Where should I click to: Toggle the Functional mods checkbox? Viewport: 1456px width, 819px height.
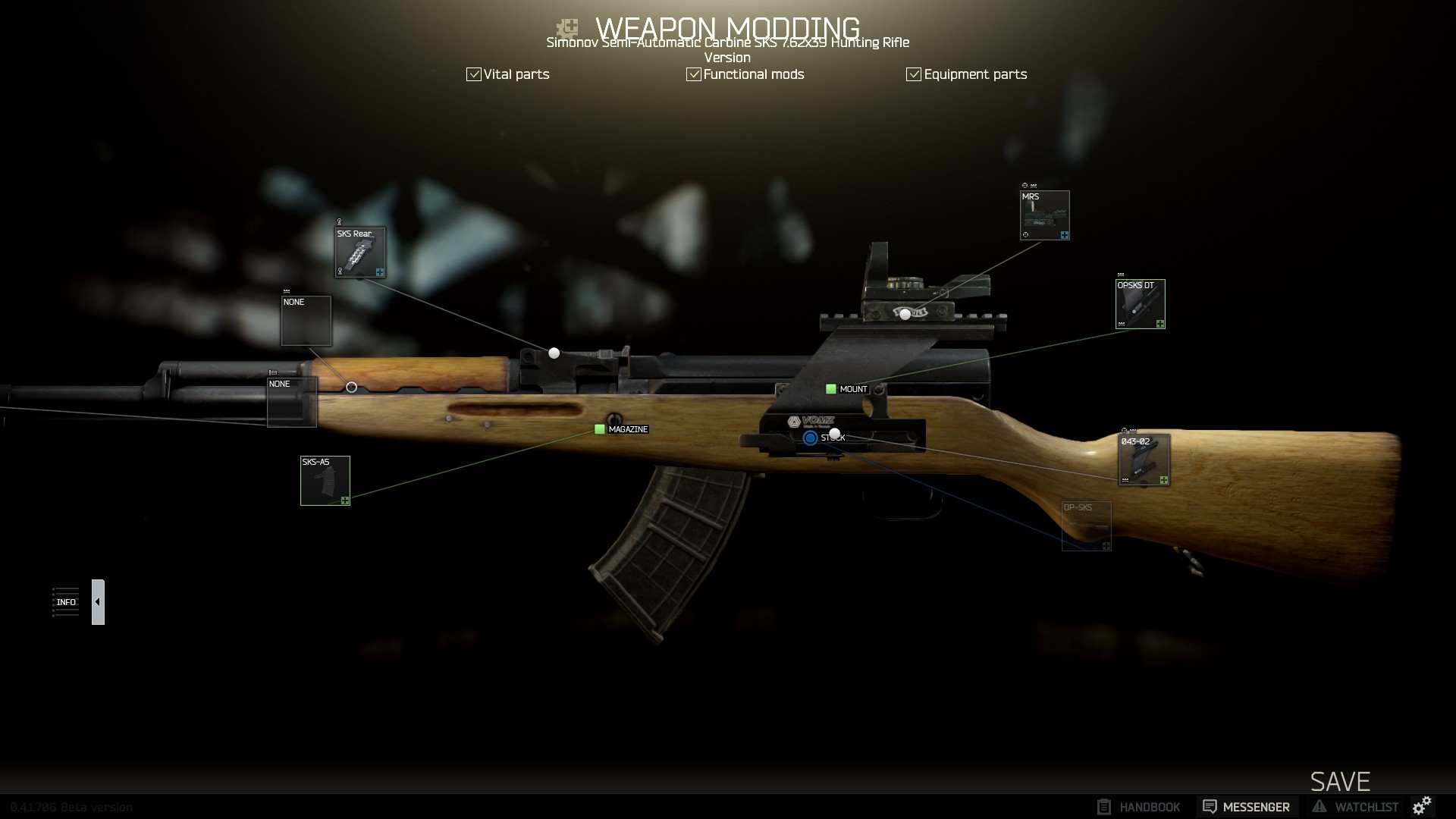click(694, 74)
